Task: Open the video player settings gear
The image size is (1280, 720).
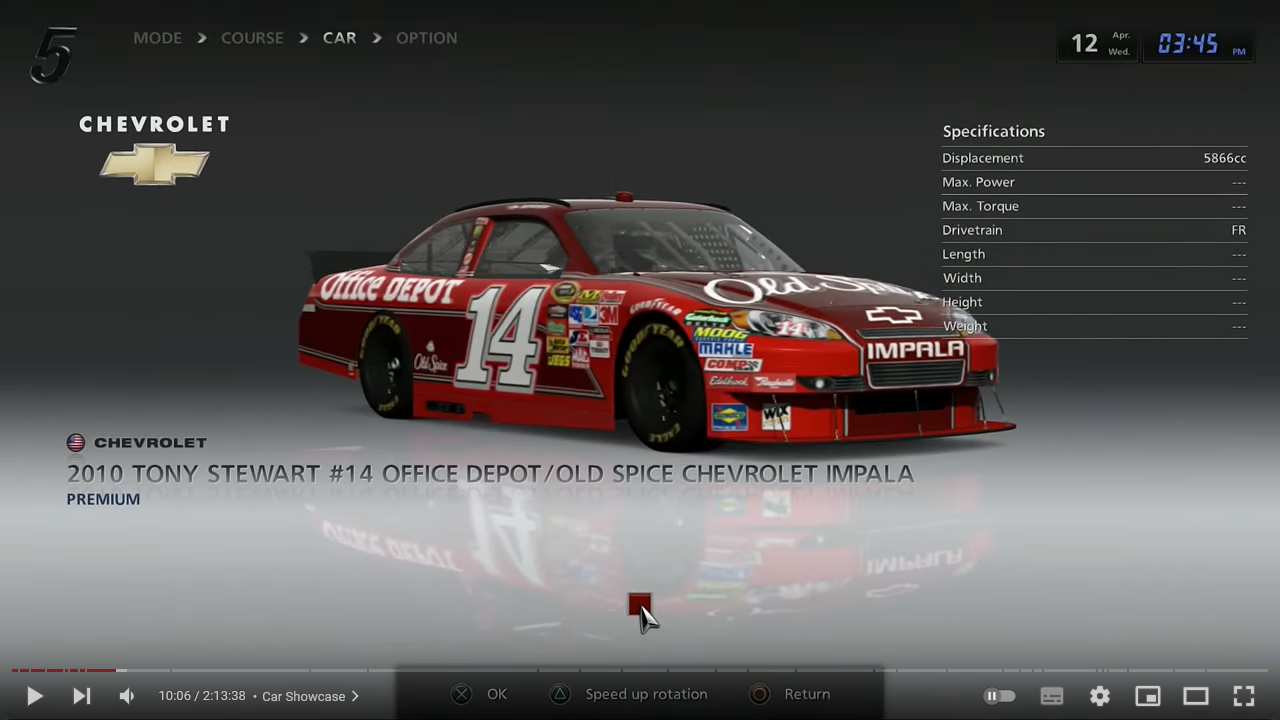Action: [x=1100, y=696]
